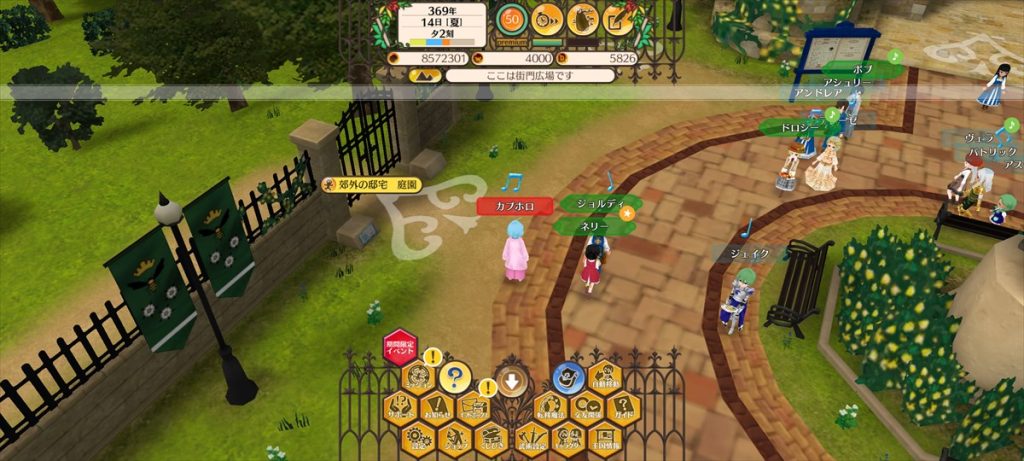This screenshot has height=461, width=1024.
Task: Select the カブホロ red name tag
Action: tap(514, 206)
